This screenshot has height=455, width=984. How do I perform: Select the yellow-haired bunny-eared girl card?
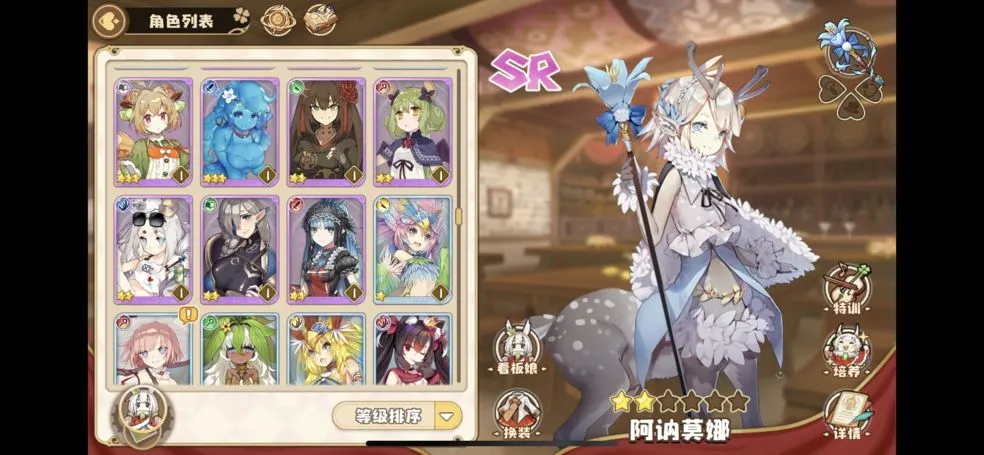pyautogui.click(x=326, y=350)
